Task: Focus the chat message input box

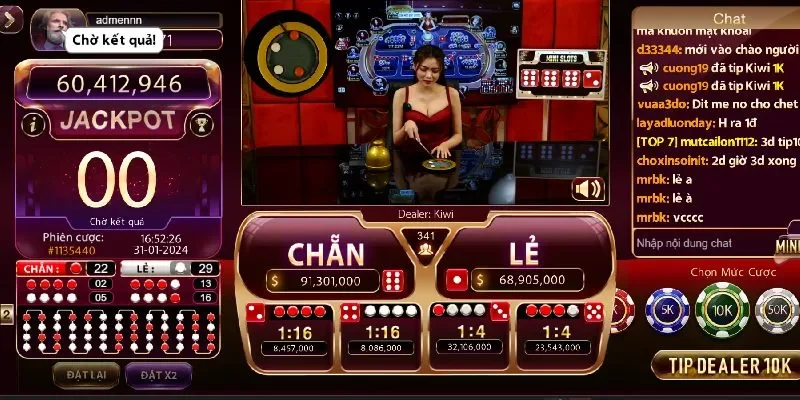Action: pos(700,243)
